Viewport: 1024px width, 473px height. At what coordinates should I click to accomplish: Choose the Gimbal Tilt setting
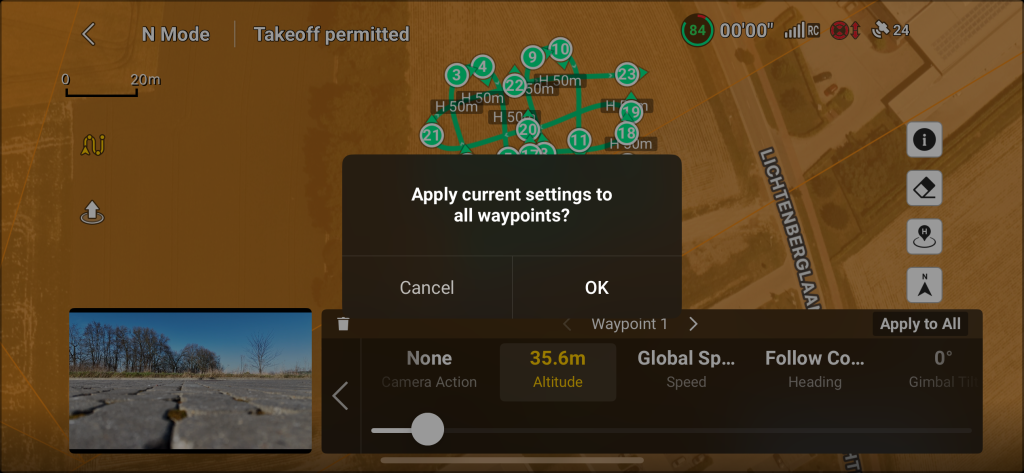[940, 368]
